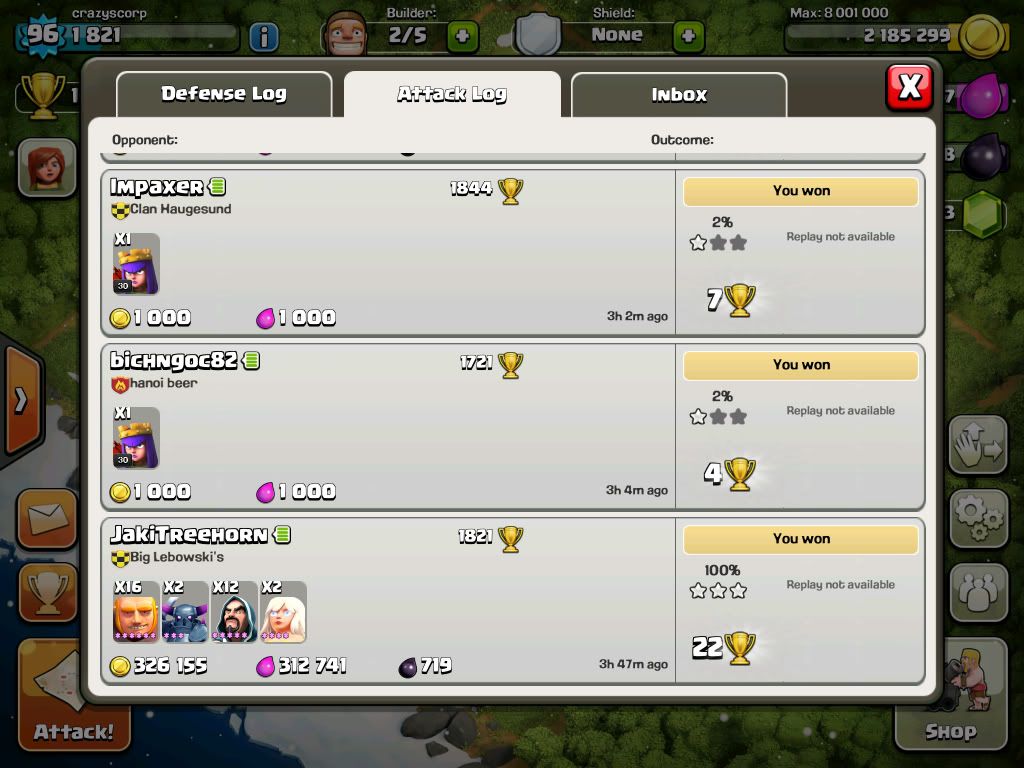Select the Impaxer attack log entry
Screen dimensions: 1024x768
390,254
